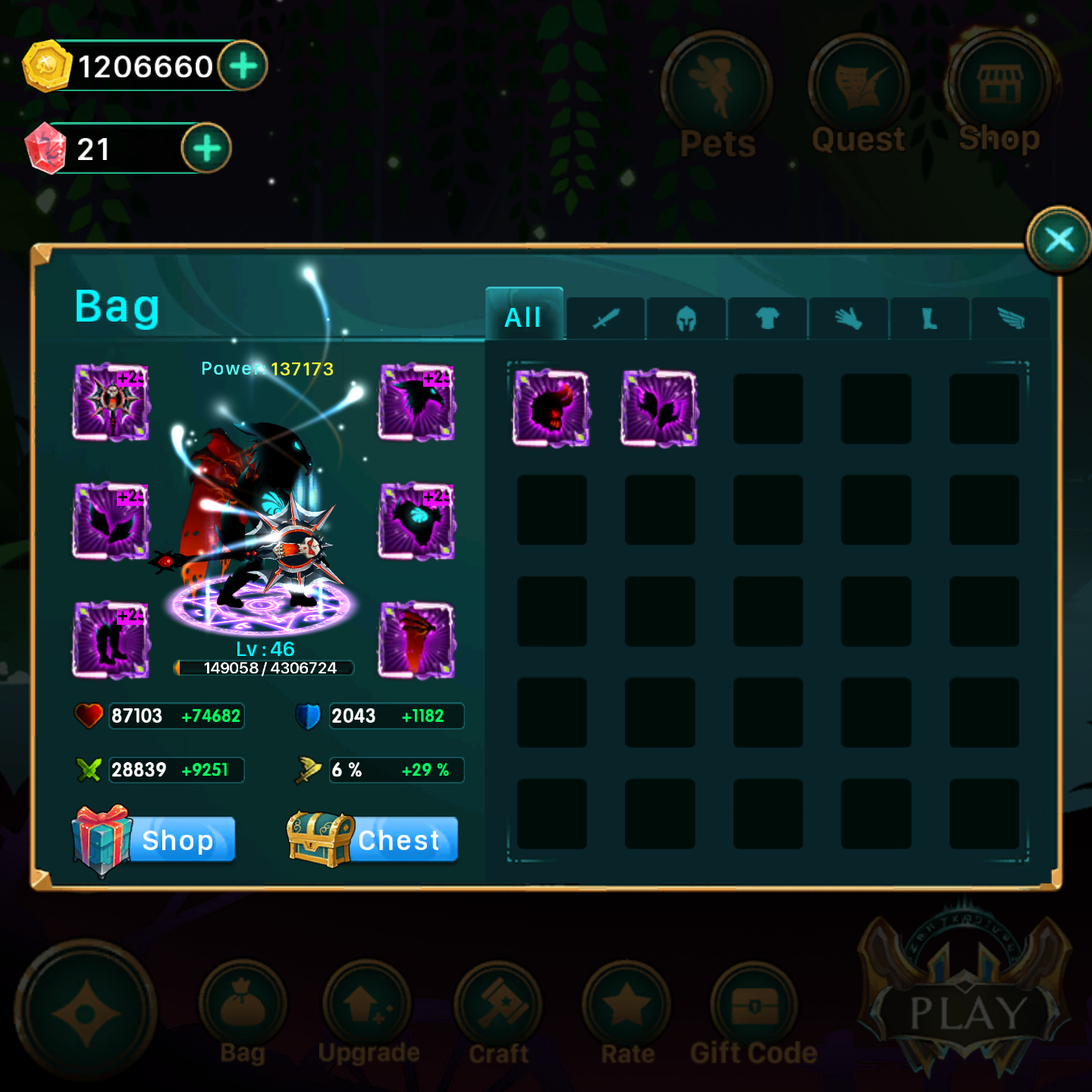Select the equipped spiked weapon slot
The height and width of the screenshot is (1092, 1092).
[x=111, y=402]
